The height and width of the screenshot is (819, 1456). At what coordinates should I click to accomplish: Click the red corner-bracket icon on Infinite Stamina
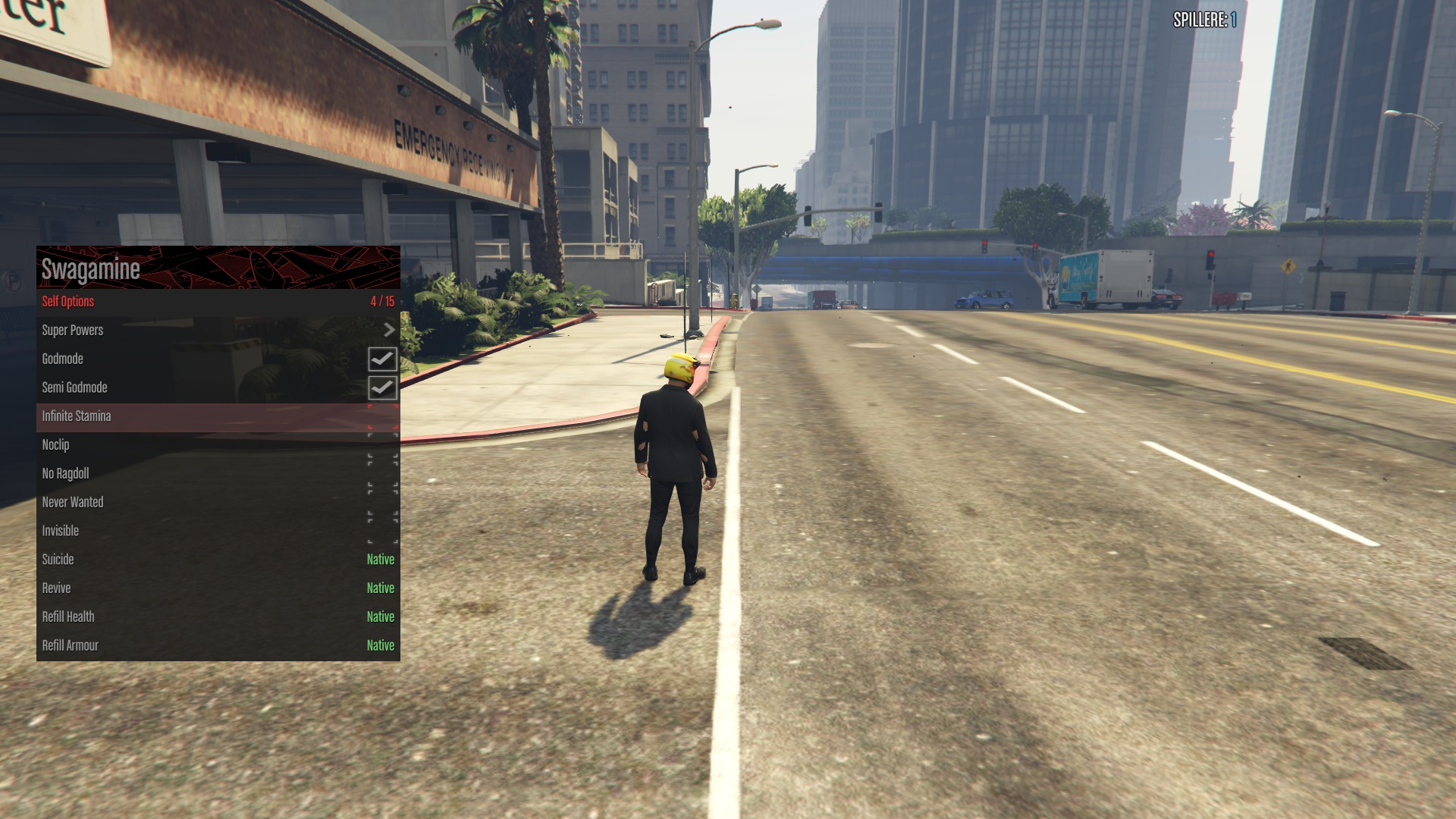click(x=384, y=416)
